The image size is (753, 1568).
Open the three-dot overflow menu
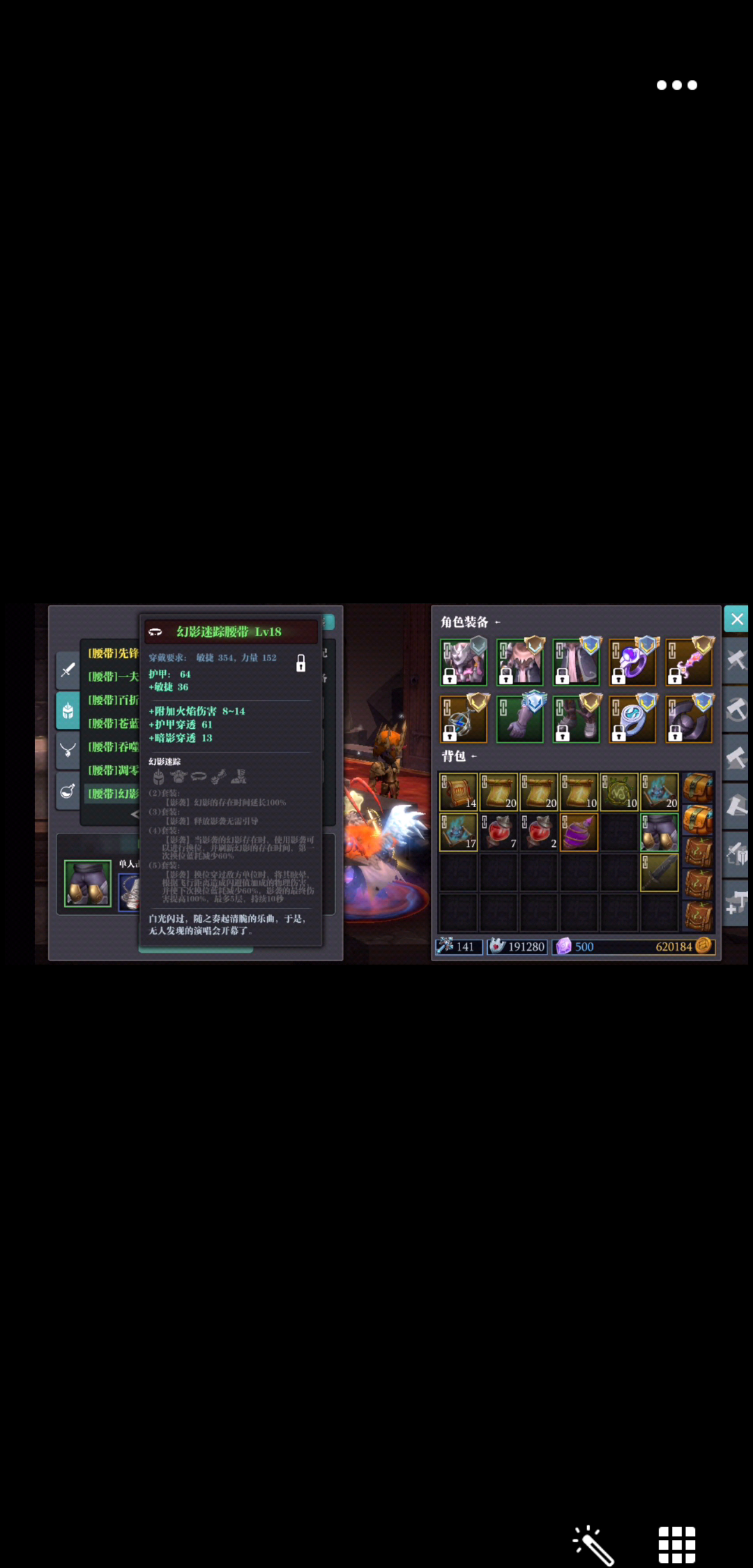click(676, 85)
